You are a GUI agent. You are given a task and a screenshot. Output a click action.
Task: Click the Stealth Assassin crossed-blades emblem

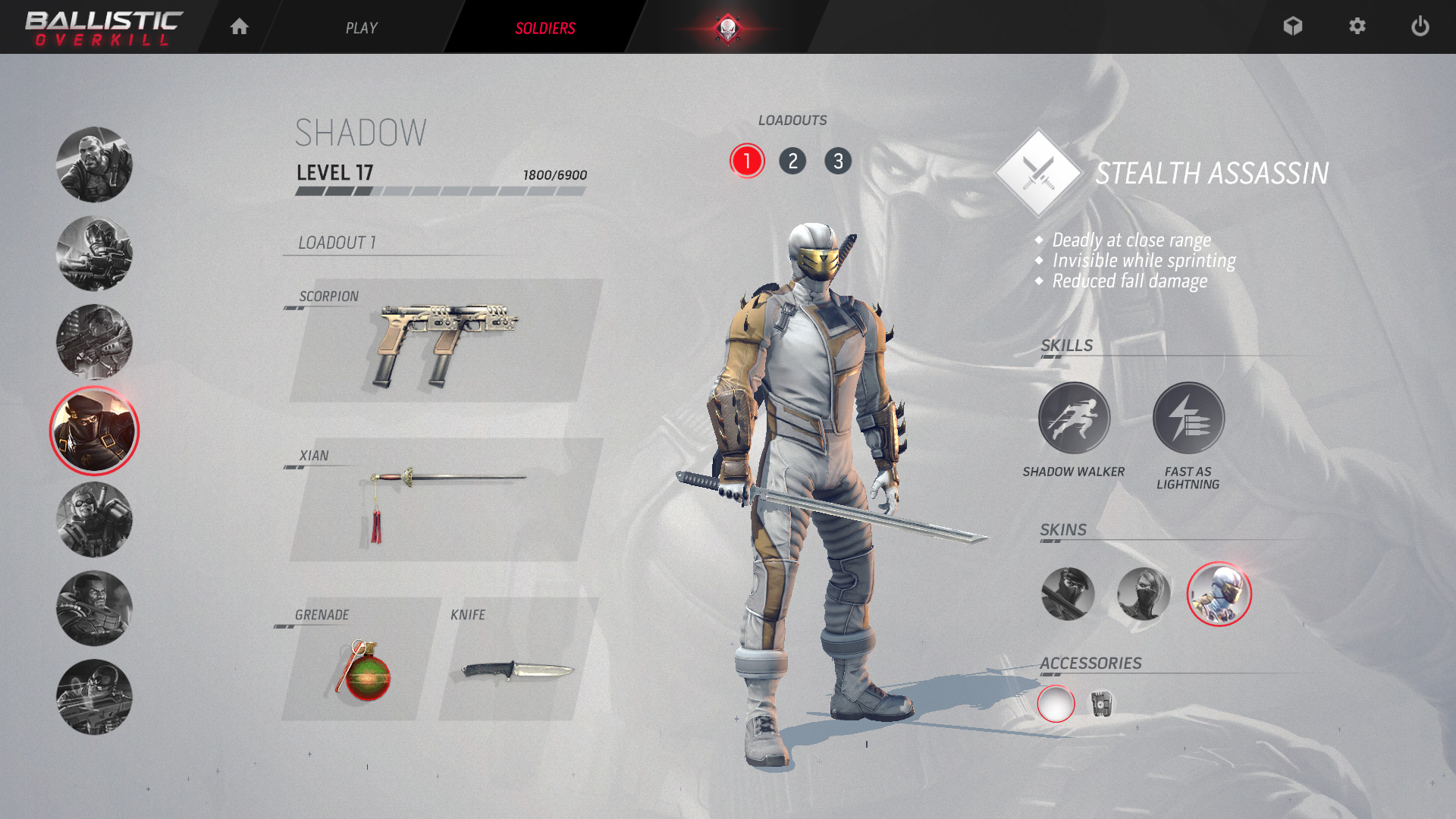(1039, 171)
